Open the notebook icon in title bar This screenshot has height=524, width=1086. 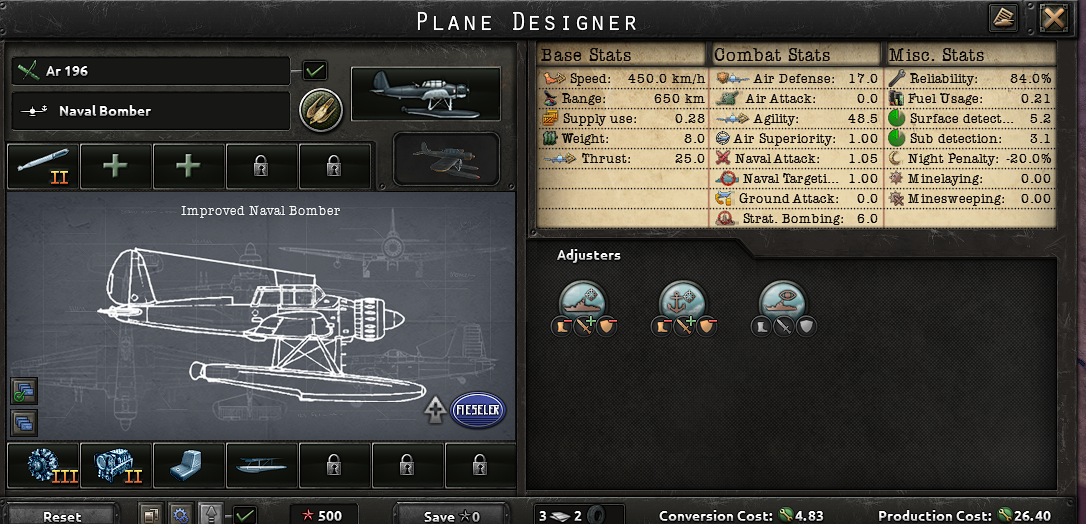coord(1003,18)
